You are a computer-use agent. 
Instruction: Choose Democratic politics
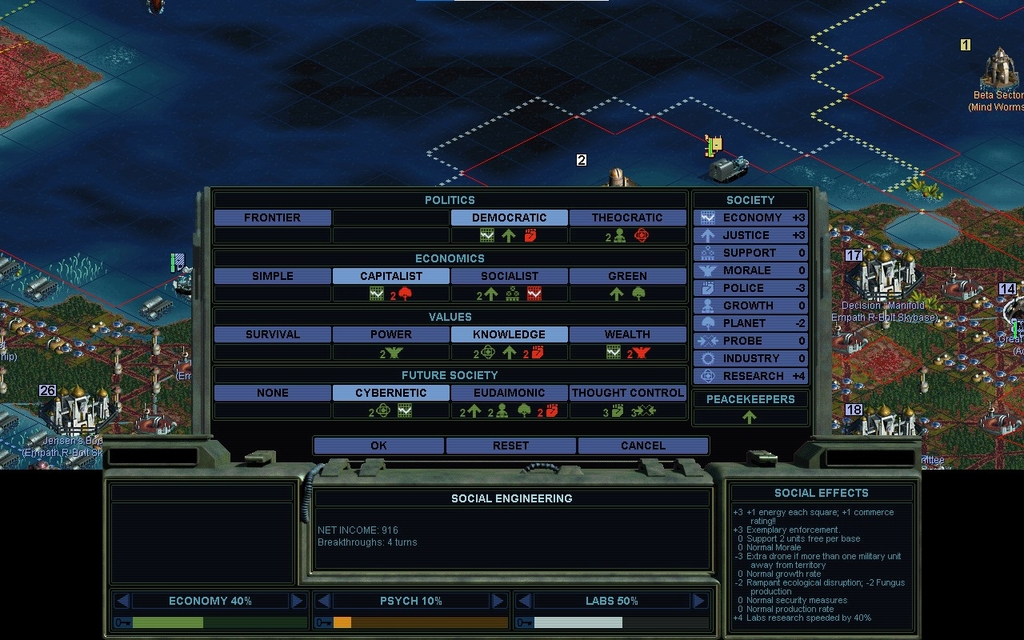coord(509,217)
